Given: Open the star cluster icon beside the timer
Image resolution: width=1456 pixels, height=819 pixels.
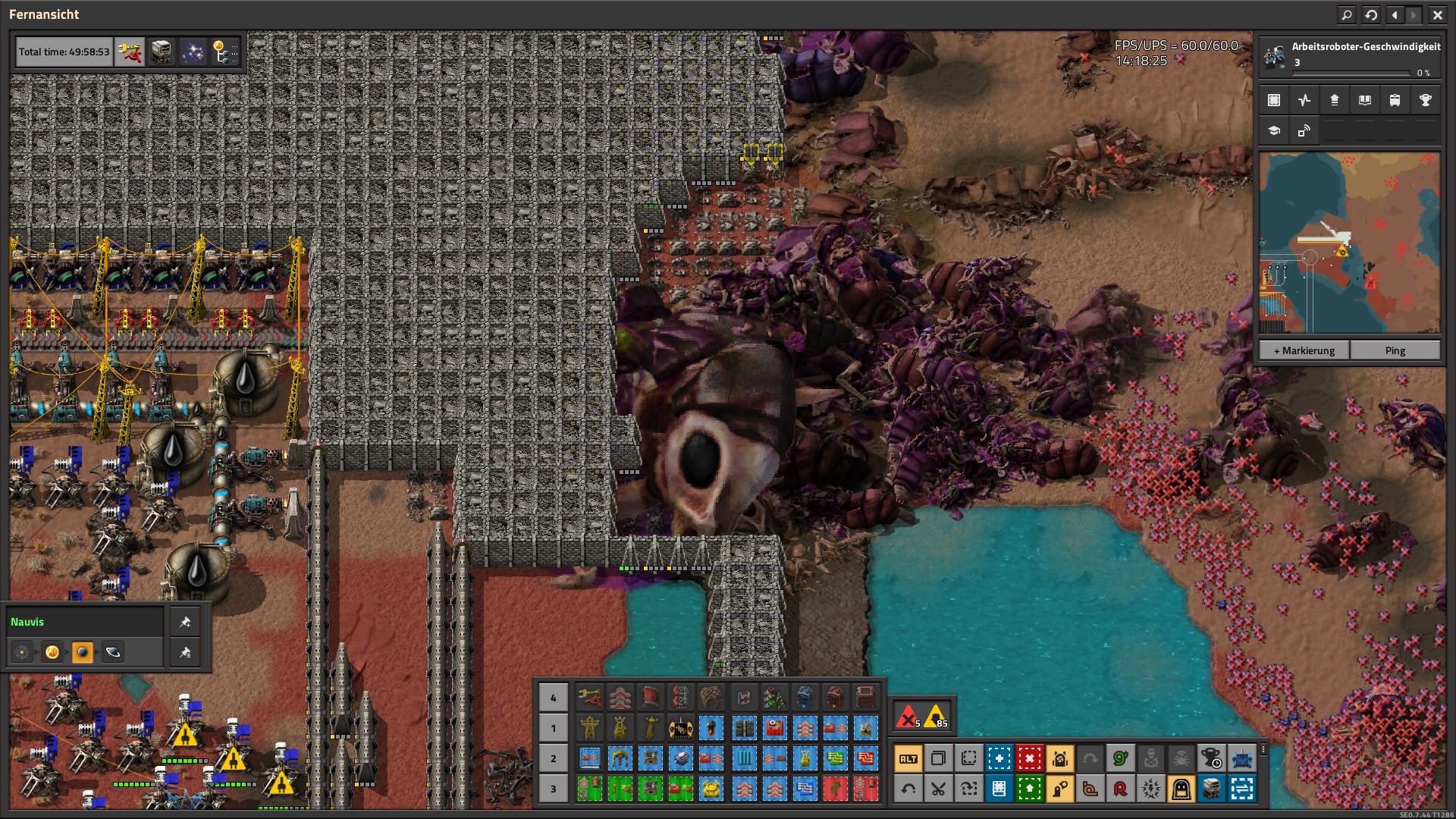Looking at the screenshot, I should pyautogui.click(x=193, y=52).
